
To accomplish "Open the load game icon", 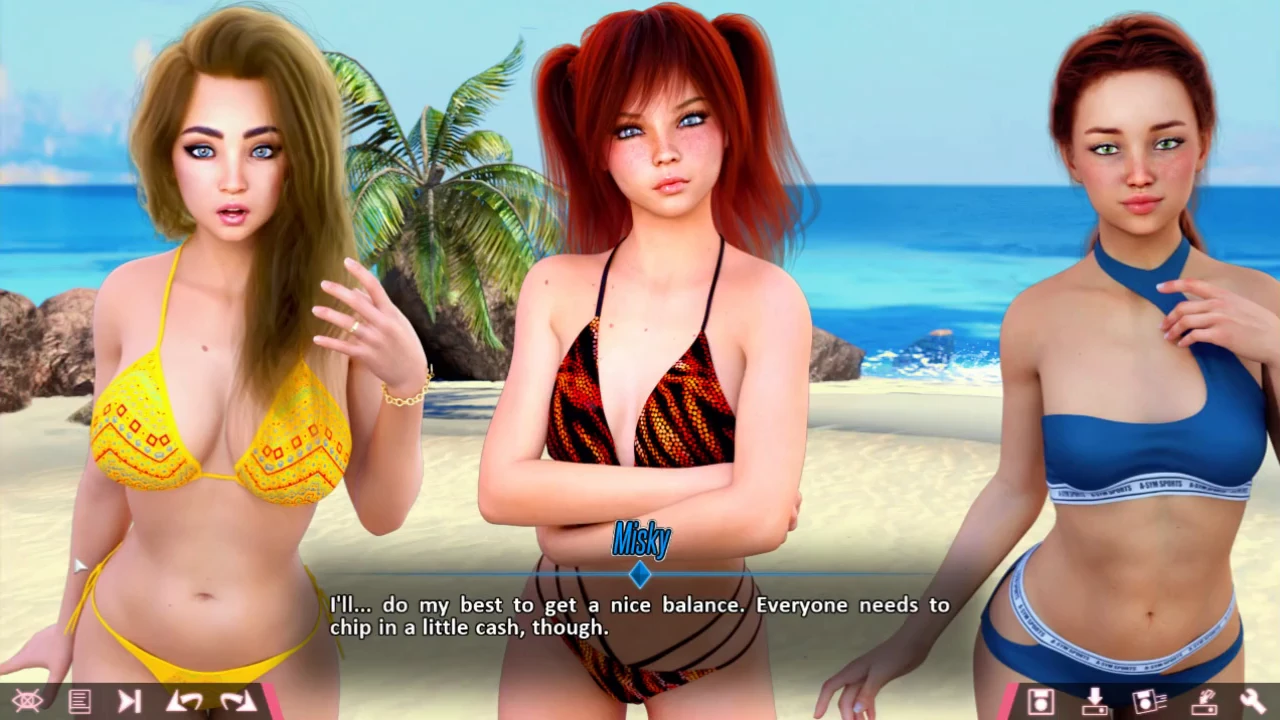I will [x=1094, y=701].
